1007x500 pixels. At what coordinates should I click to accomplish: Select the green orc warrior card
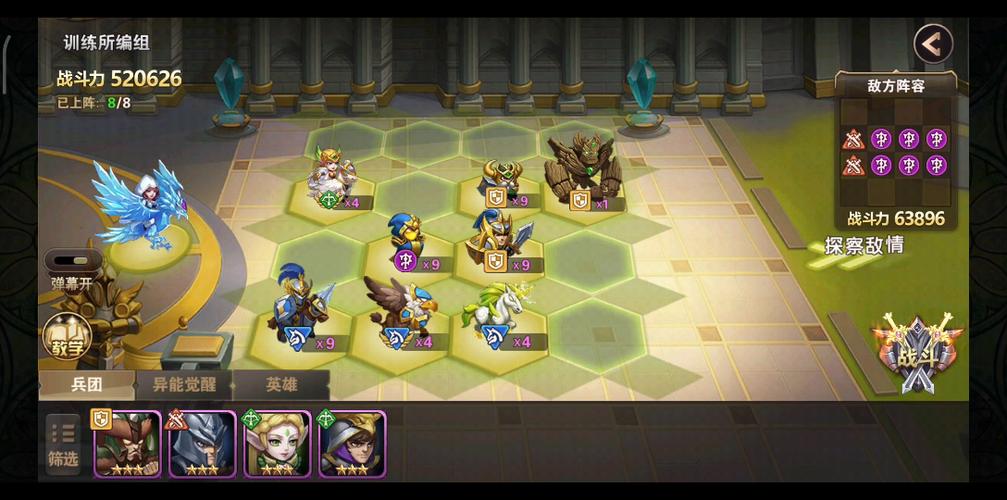(x=127, y=443)
